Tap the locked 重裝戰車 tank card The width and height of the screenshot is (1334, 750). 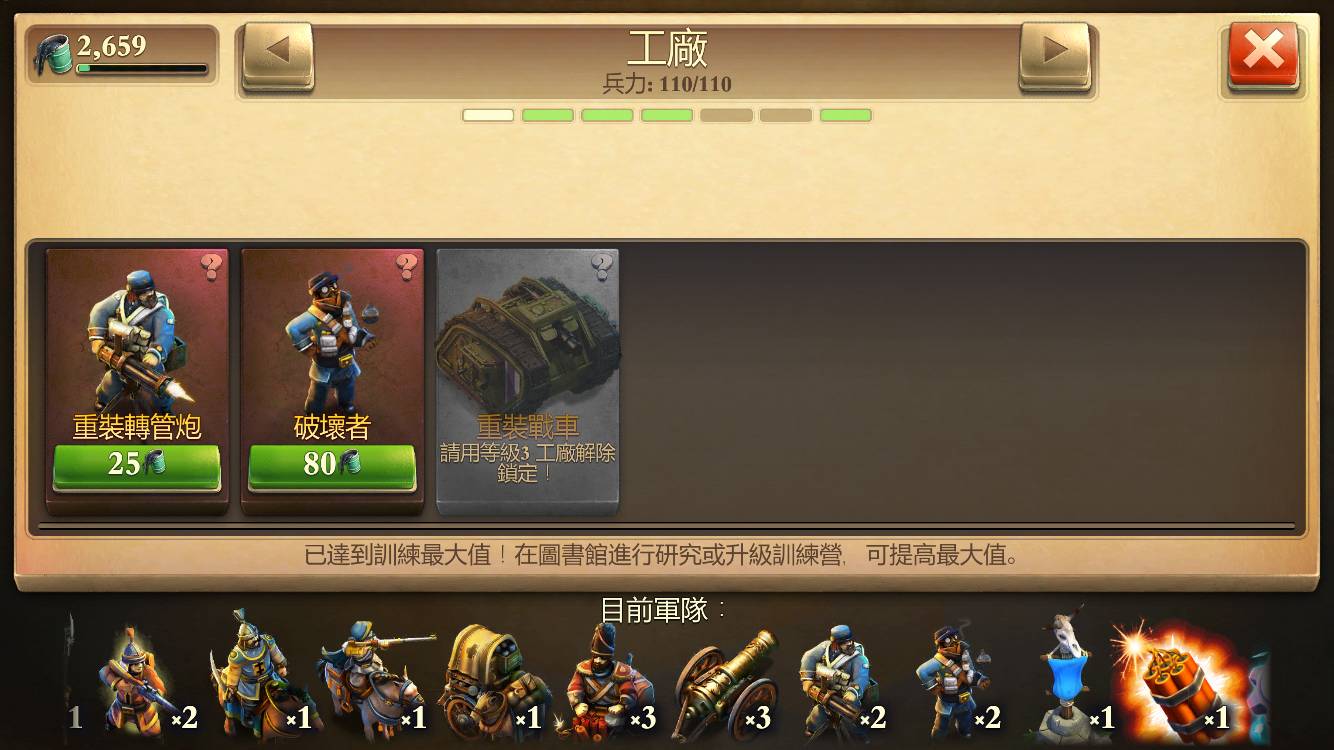528,380
